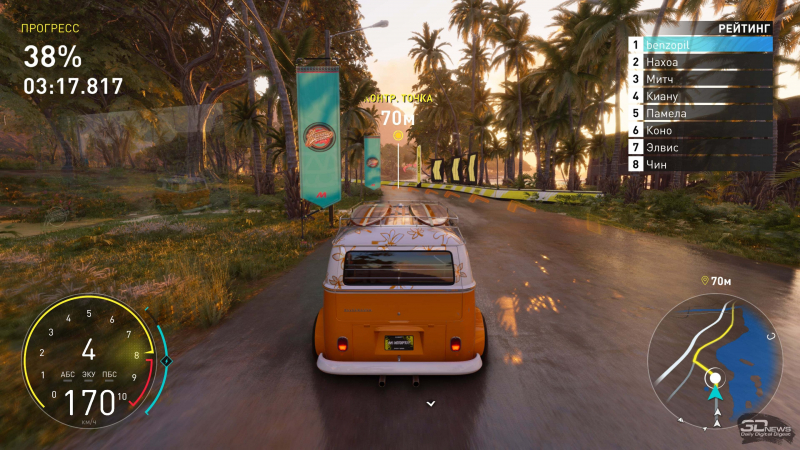Choose racer Нахоа in the standings
The height and width of the screenshot is (450, 800).
700,62
